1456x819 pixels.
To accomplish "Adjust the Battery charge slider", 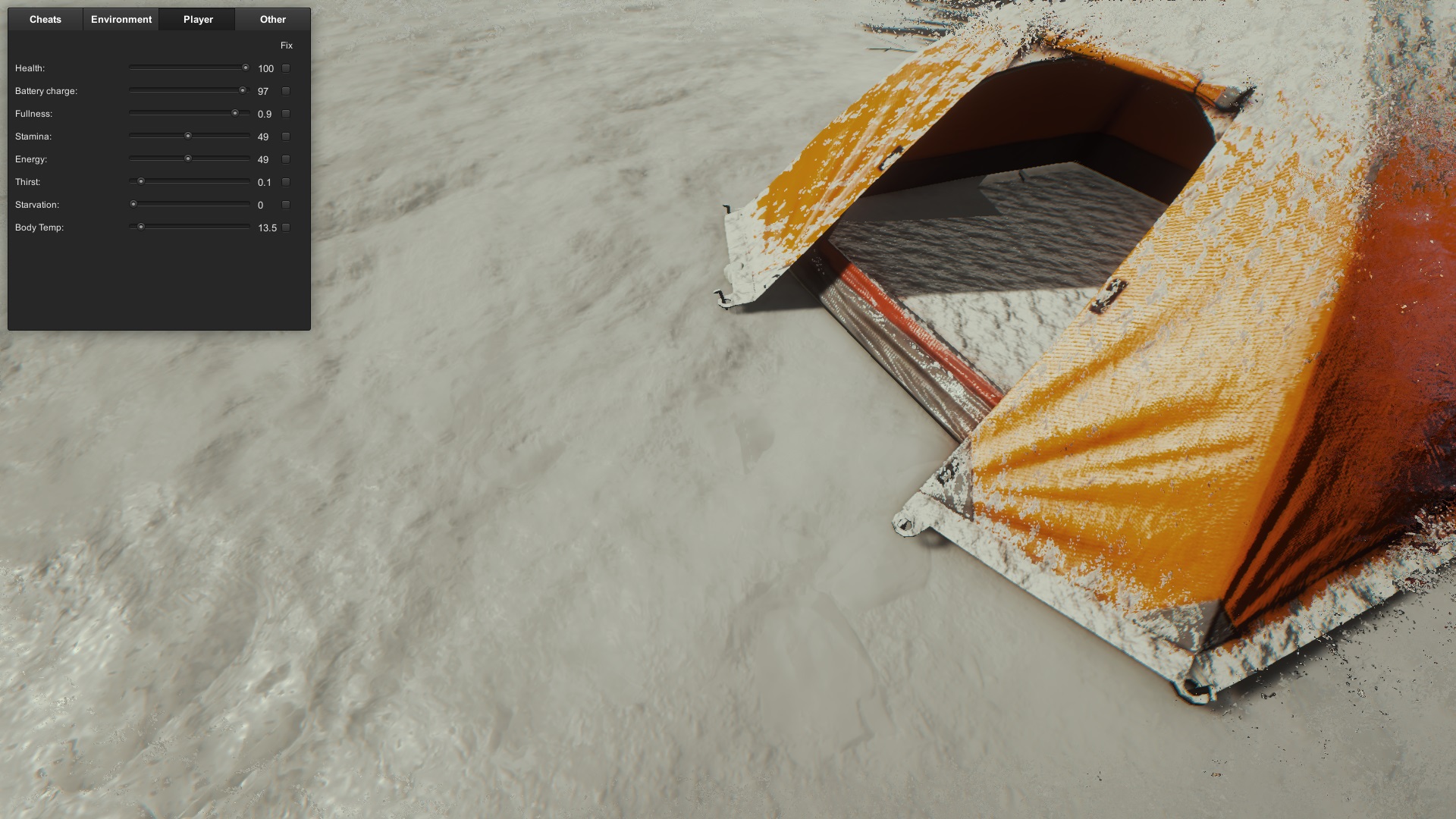I will pyautogui.click(x=189, y=90).
